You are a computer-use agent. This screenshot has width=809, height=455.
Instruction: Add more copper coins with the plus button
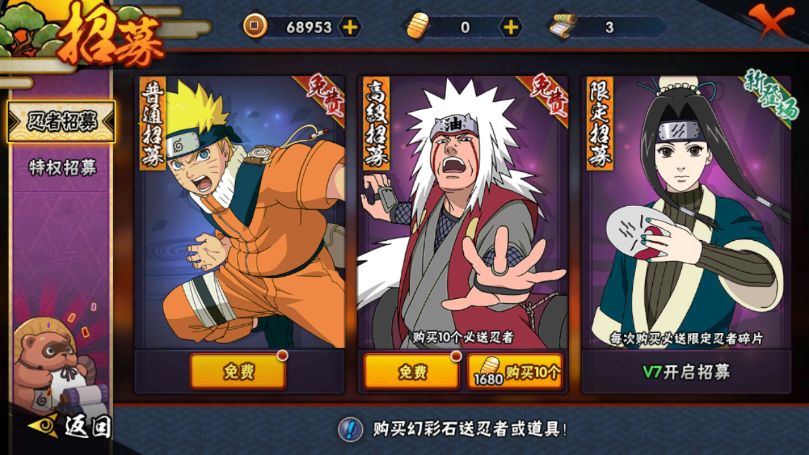click(350, 27)
